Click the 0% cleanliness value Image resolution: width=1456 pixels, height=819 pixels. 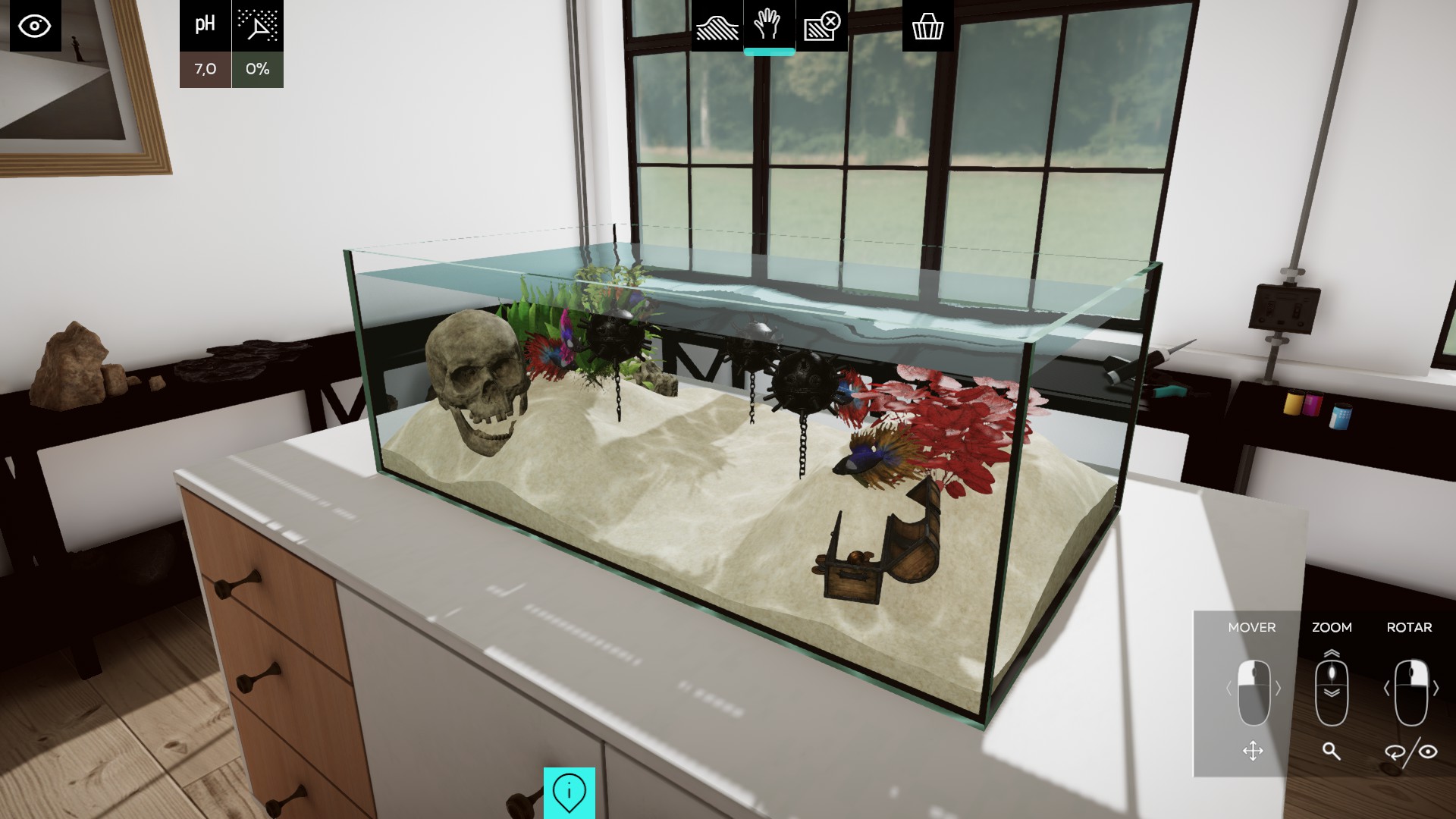point(257,69)
